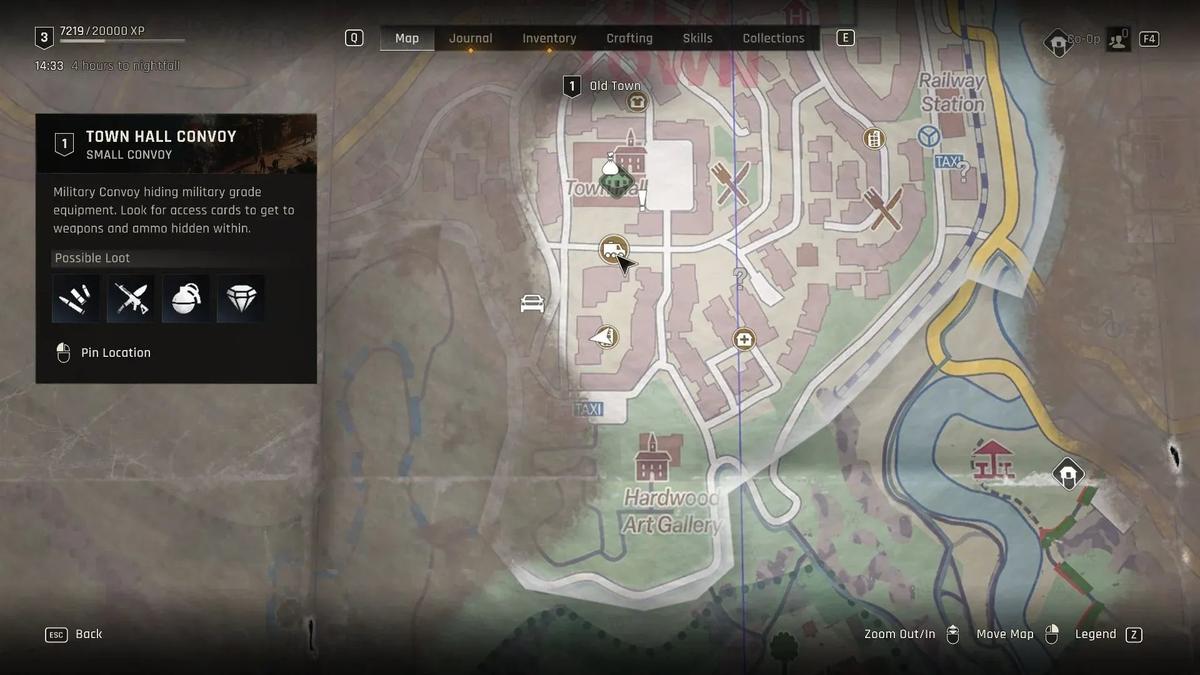Go to the Crafting tab

point(629,38)
